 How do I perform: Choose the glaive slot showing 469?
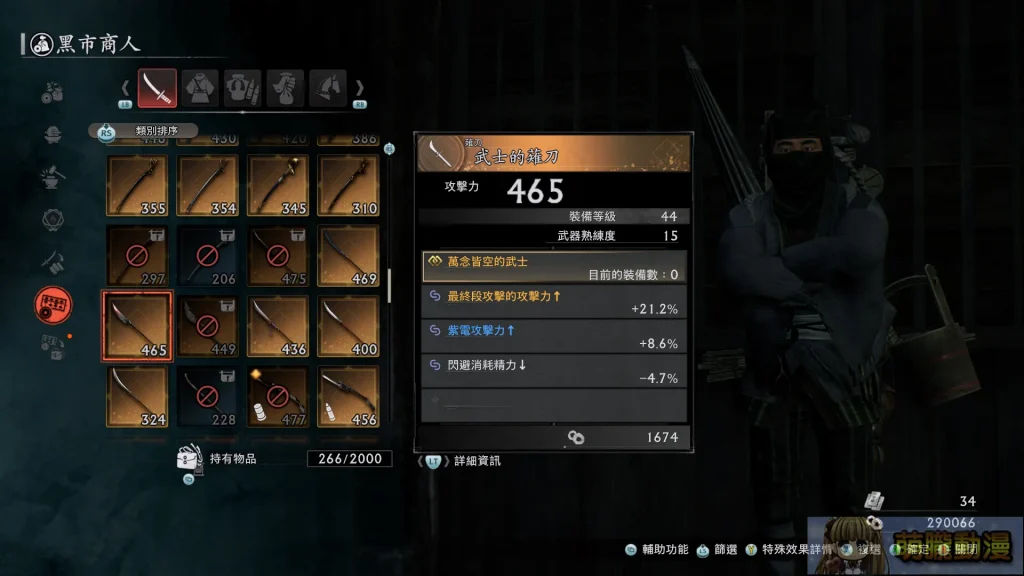(348, 256)
